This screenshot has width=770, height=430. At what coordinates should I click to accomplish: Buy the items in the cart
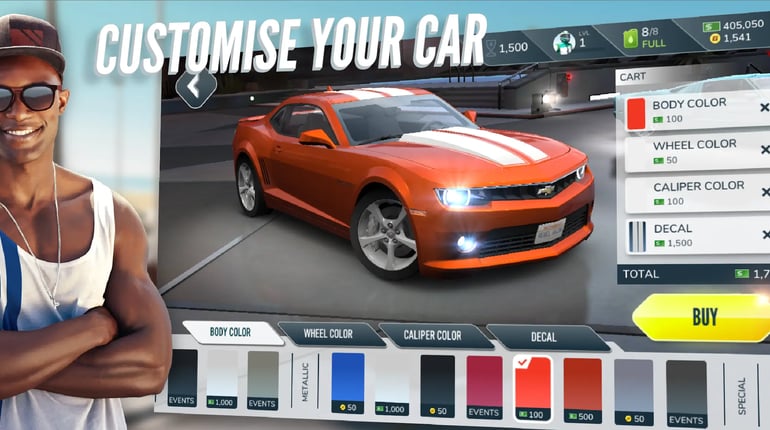704,318
